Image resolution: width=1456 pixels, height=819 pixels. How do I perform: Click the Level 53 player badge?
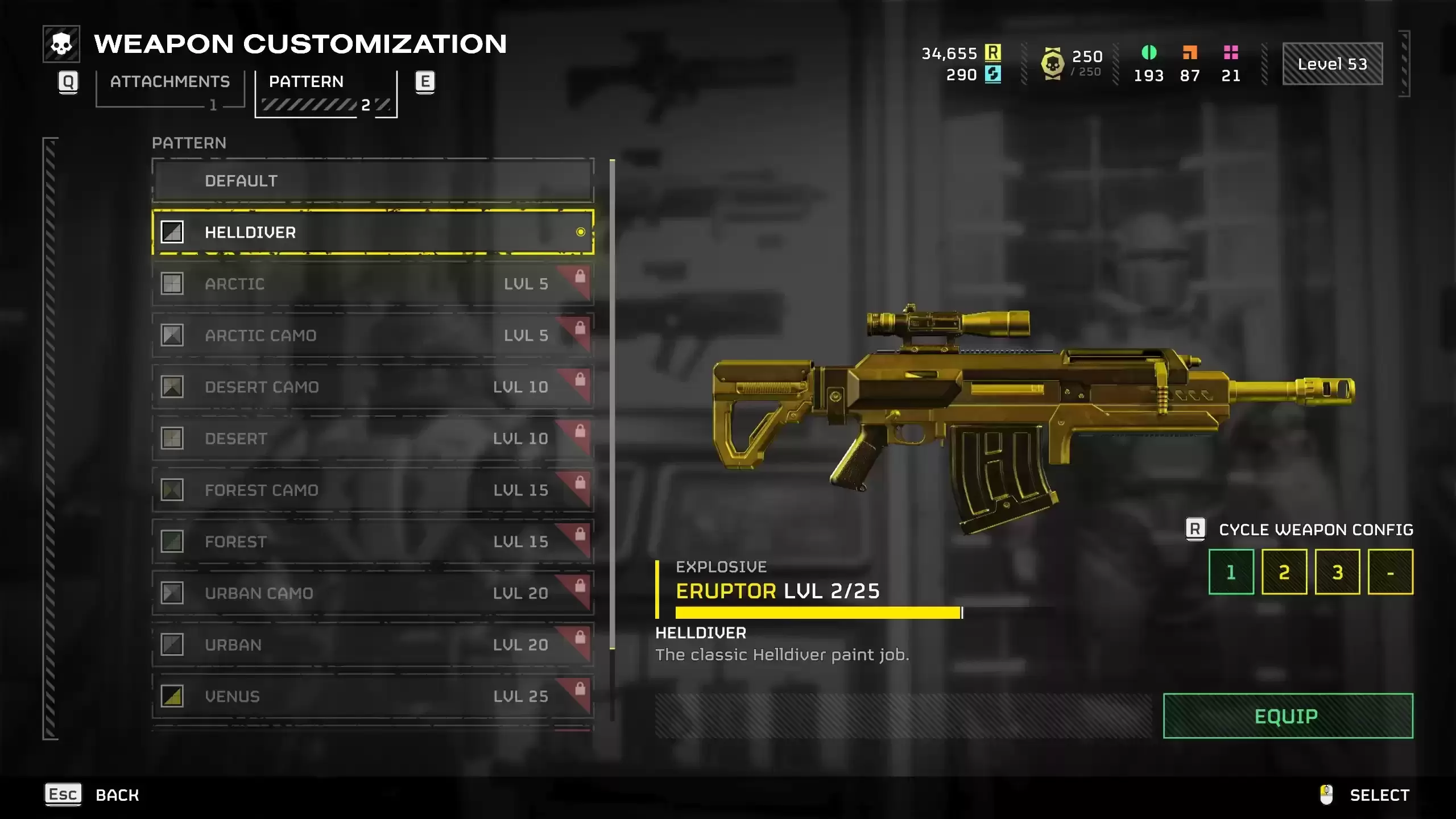click(1332, 64)
